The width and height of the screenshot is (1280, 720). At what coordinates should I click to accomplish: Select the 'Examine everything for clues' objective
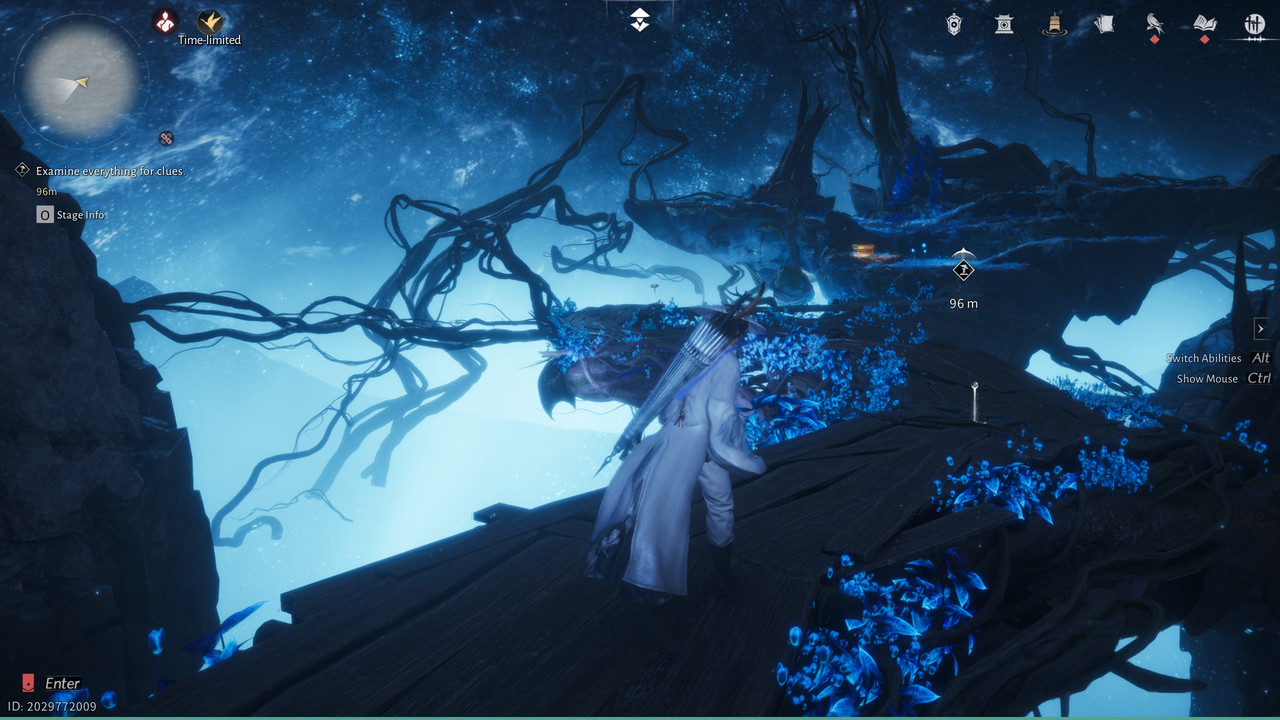110,171
